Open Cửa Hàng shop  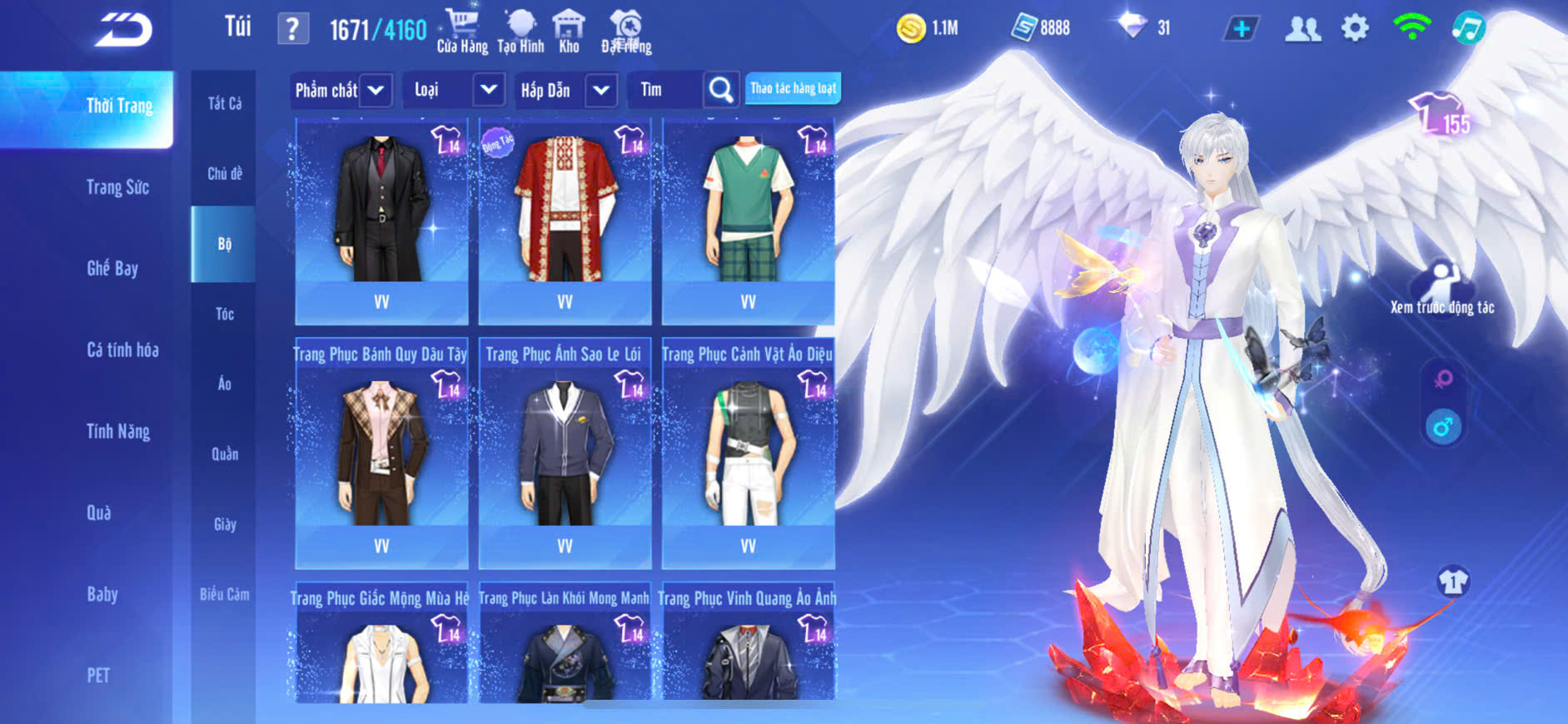tap(462, 32)
